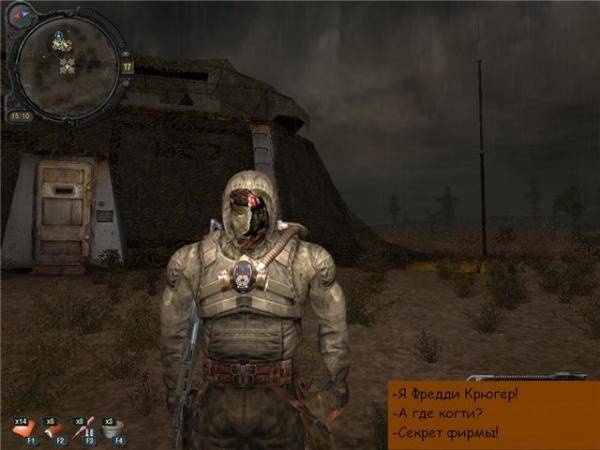The image size is (600, 450).
Task: Select the F2 sausage quick slot
Action: point(55,429)
